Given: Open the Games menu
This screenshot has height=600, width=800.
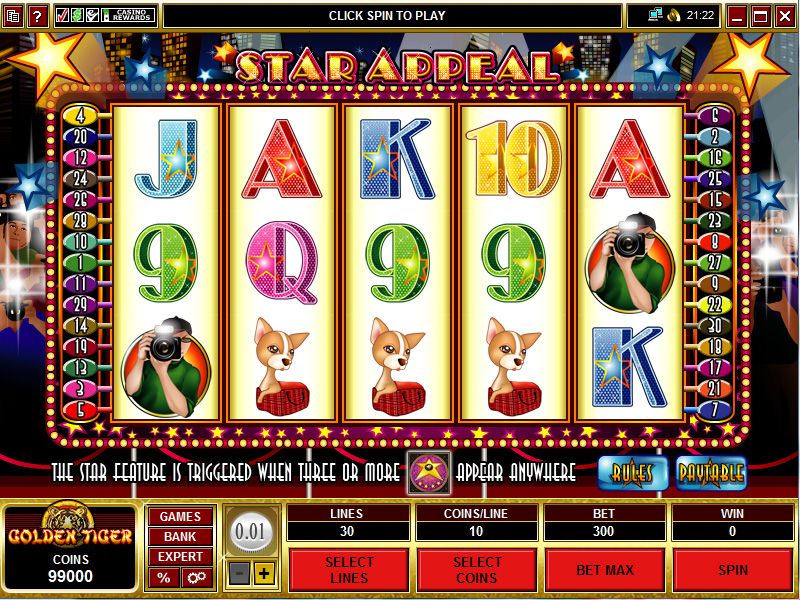Looking at the screenshot, I should coord(180,517).
